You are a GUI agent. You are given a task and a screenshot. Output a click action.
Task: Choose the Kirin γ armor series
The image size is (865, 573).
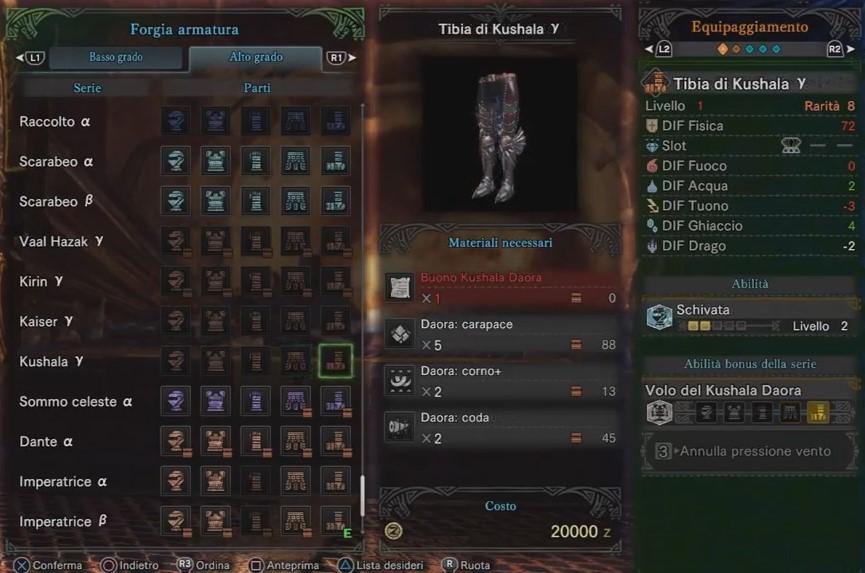tap(41, 281)
